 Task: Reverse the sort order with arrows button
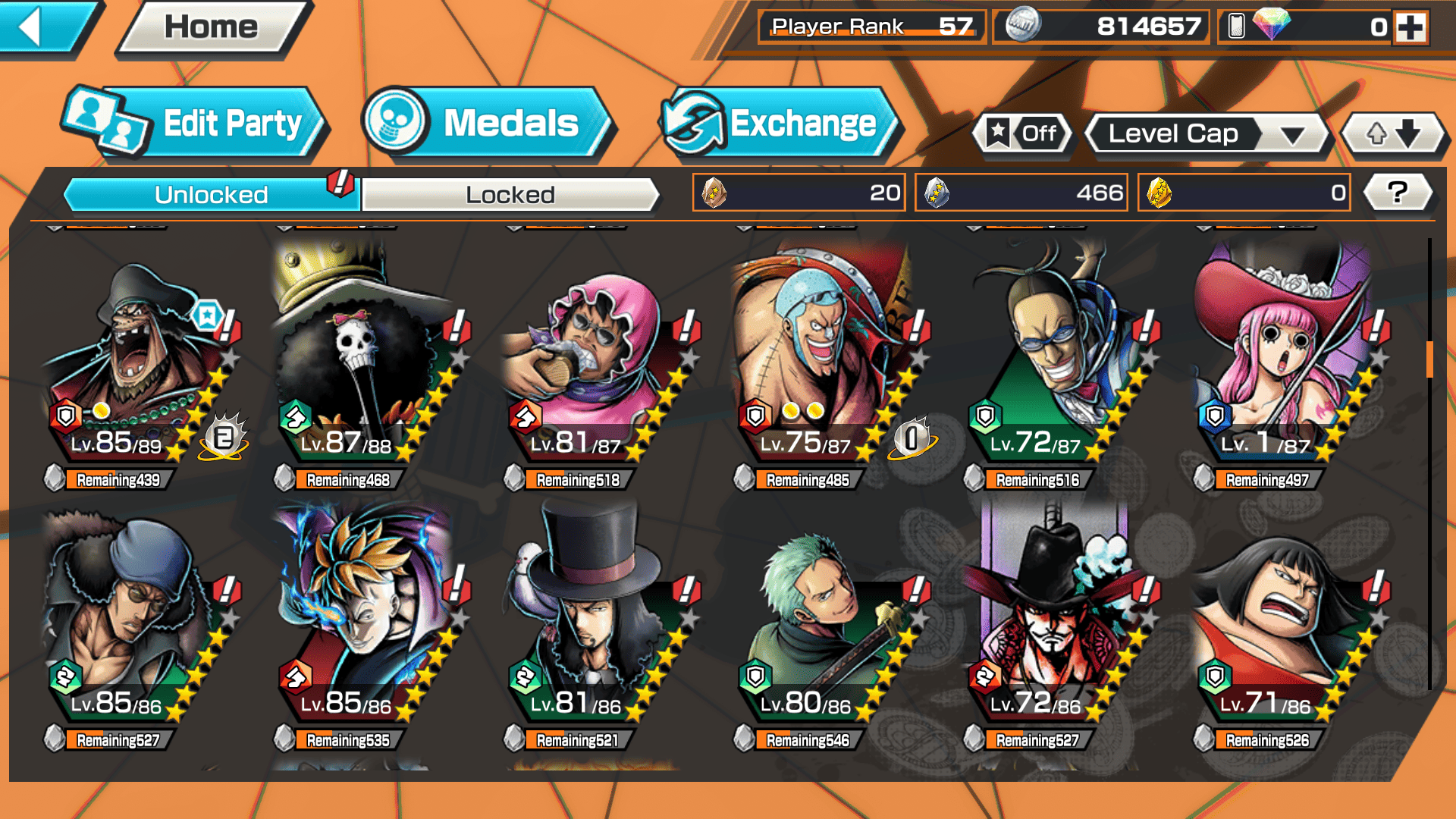[1392, 134]
